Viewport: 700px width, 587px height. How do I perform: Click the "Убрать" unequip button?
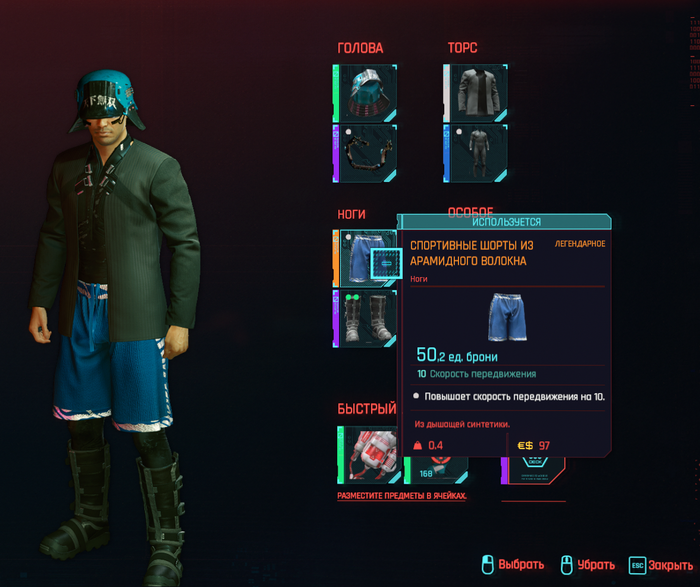586,565
